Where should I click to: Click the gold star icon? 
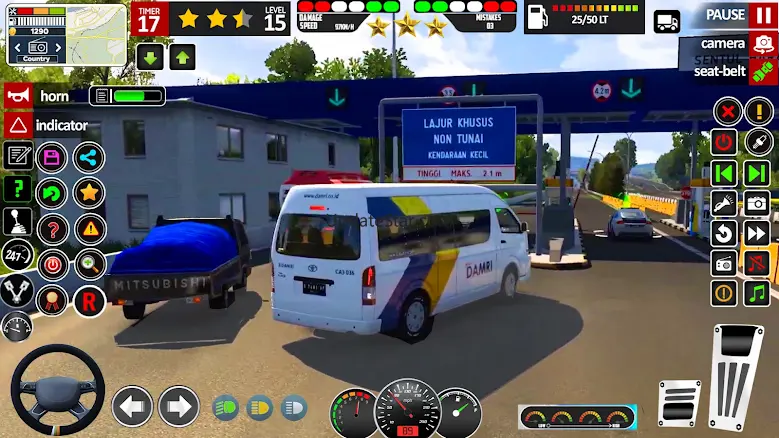89,192
